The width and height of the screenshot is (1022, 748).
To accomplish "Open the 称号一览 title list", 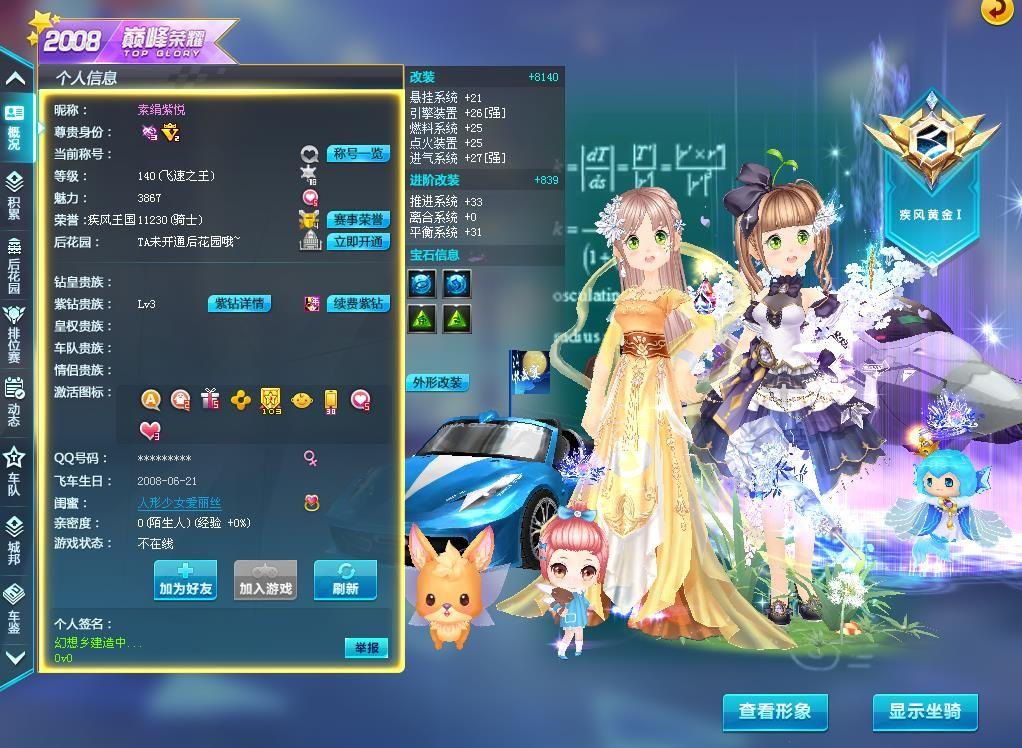I will point(359,154).
